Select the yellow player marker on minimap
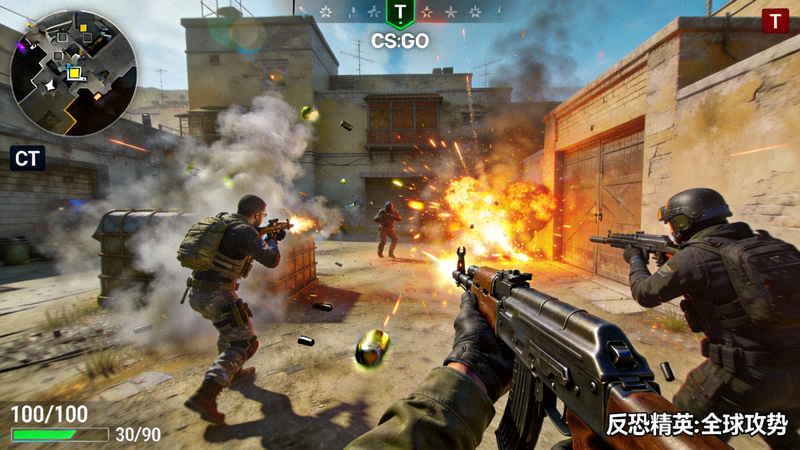This screenshot has height=450, width=800. (x=73, y=72)
